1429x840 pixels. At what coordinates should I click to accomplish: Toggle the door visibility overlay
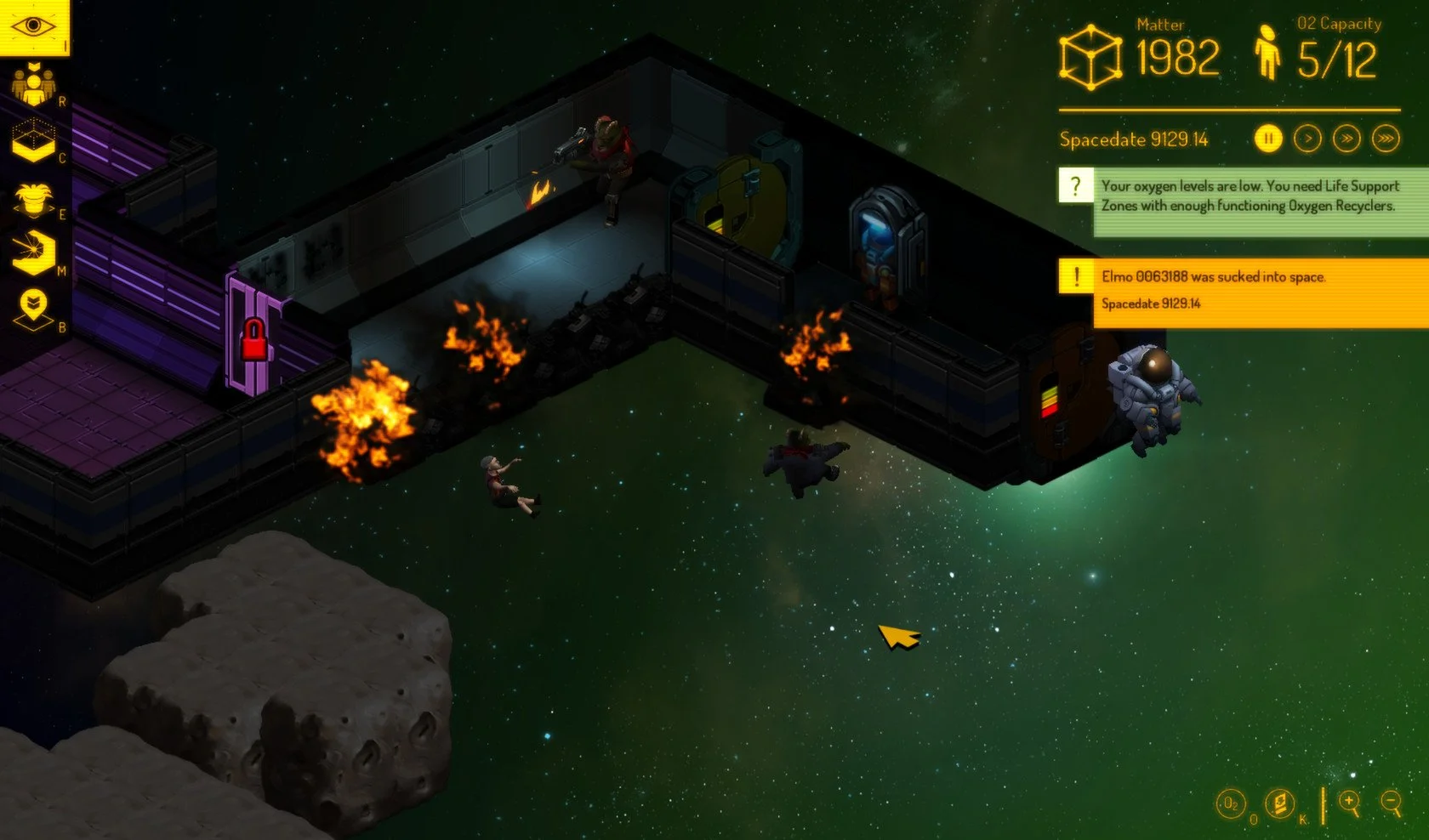pos(1279,803)
